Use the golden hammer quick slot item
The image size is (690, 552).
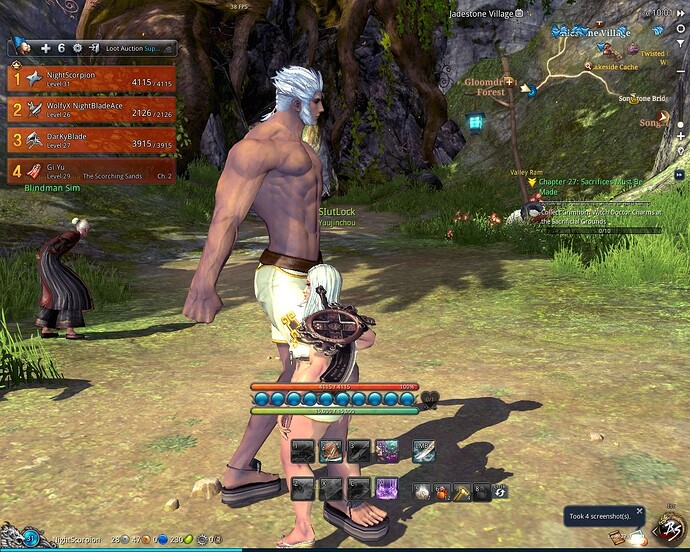tap(462, 491)
